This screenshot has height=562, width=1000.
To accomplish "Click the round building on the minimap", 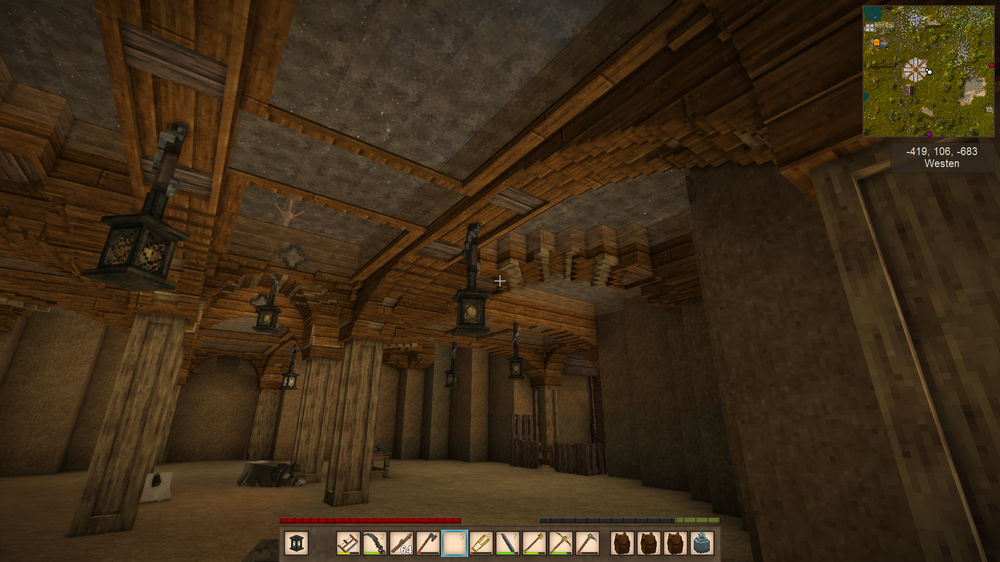I will pyautogui.click(x=915, y=70).
